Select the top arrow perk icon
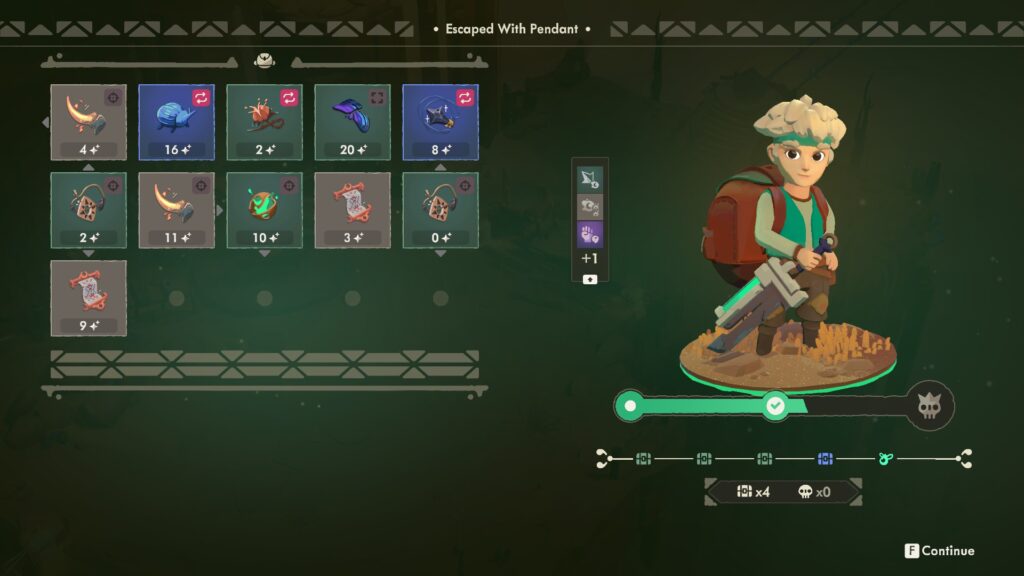Screen dimensions: 1024x576 tap(590, 179)
